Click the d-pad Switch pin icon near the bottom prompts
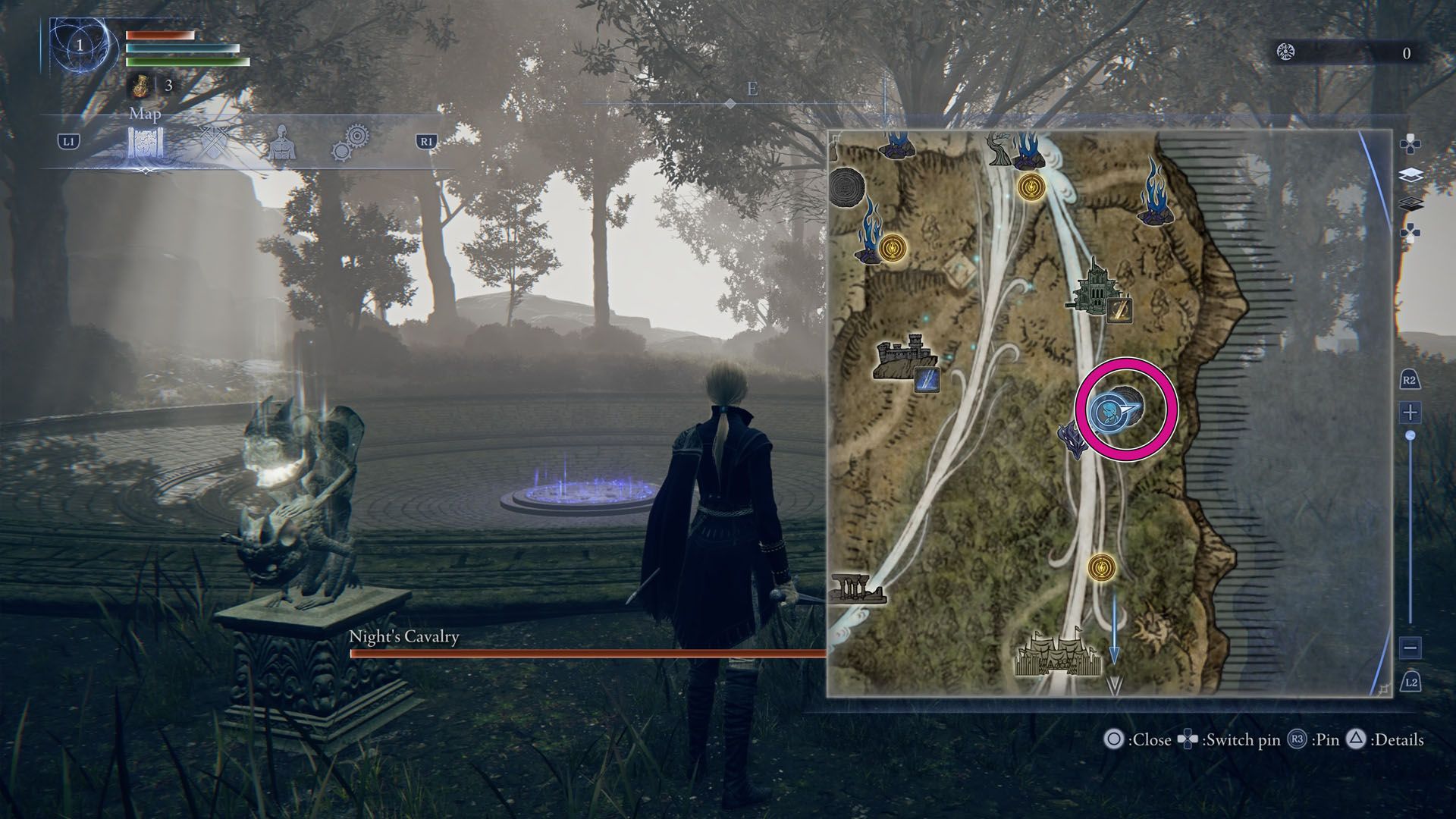The width and height of the screenshot is (1456, 819). pos(1187,739)
